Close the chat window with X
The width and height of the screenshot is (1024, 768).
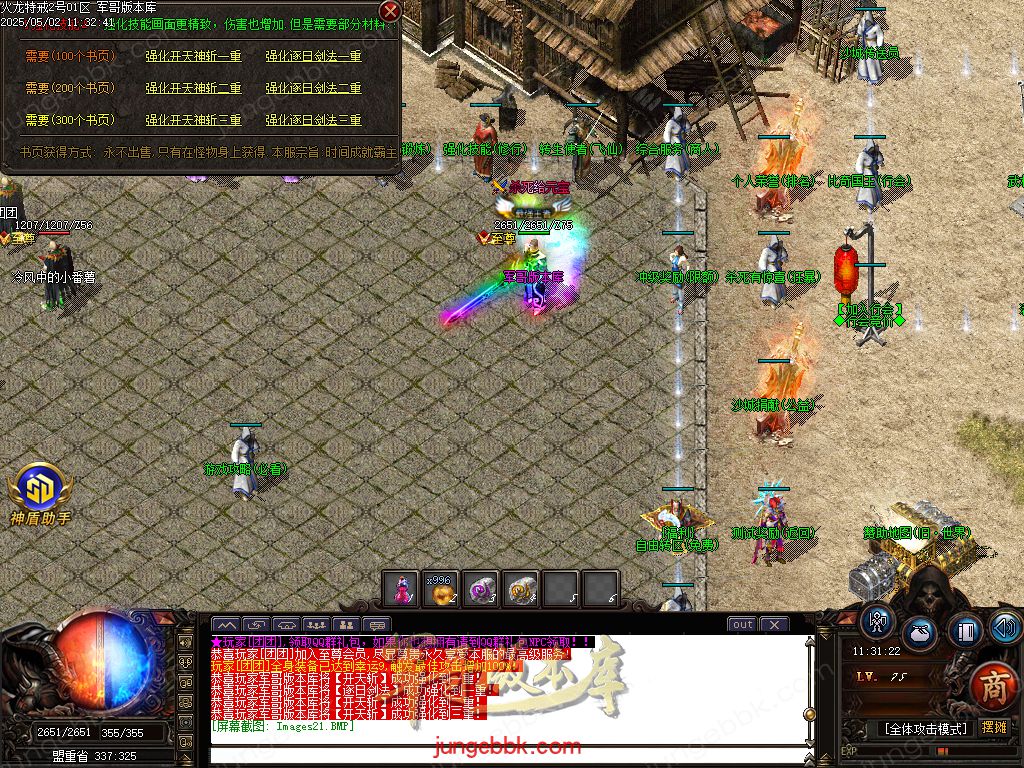click(x=774, y=625)
